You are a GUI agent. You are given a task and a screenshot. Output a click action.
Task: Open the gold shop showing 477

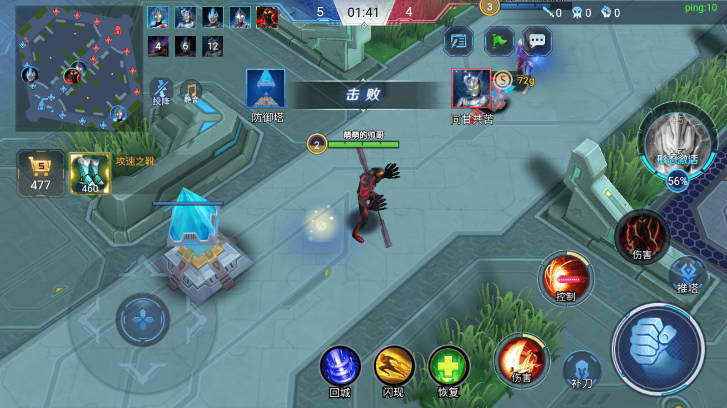(x=41, y=172)
